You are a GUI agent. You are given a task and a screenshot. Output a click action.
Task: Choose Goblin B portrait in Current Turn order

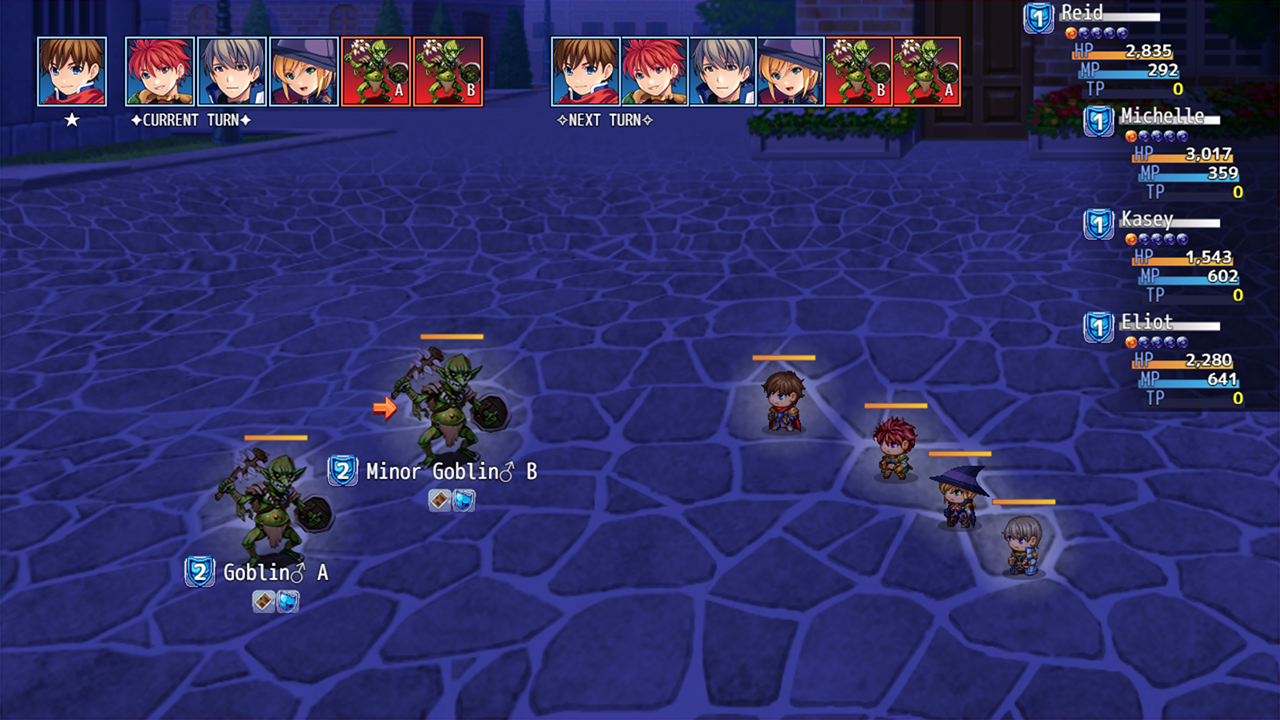tap(448, 71)
